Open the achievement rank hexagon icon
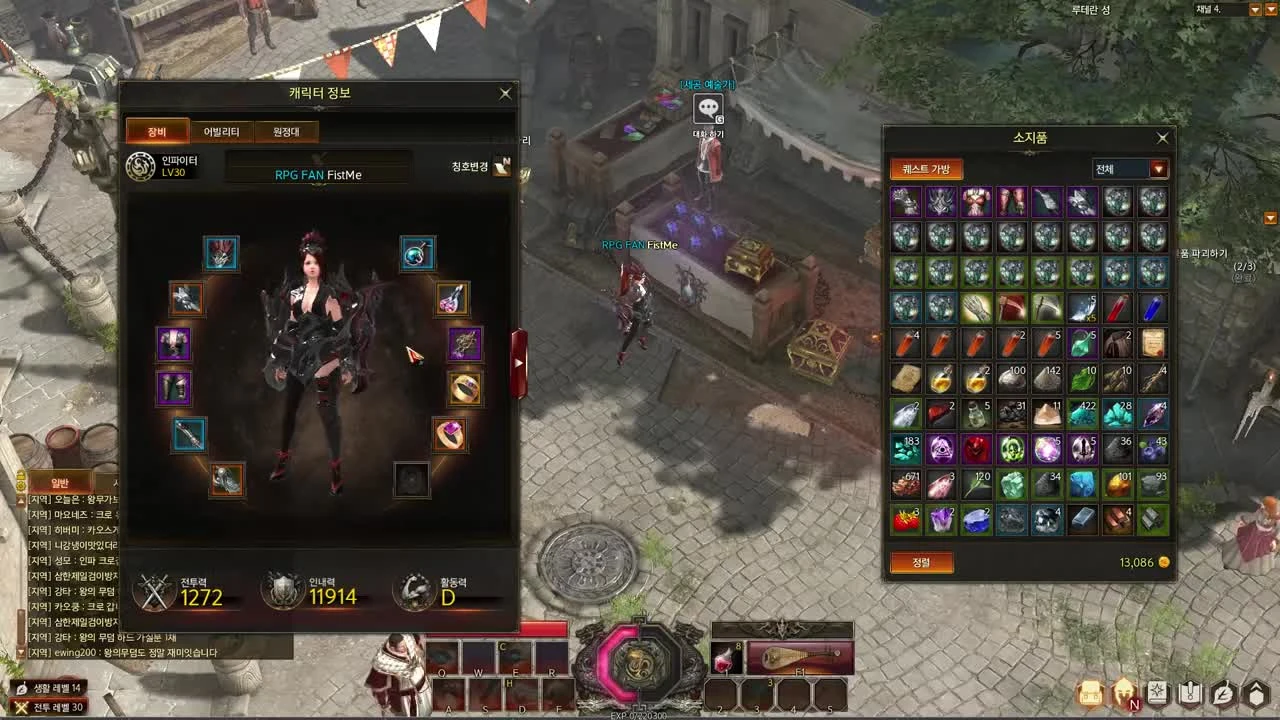 click(1258, 692)
